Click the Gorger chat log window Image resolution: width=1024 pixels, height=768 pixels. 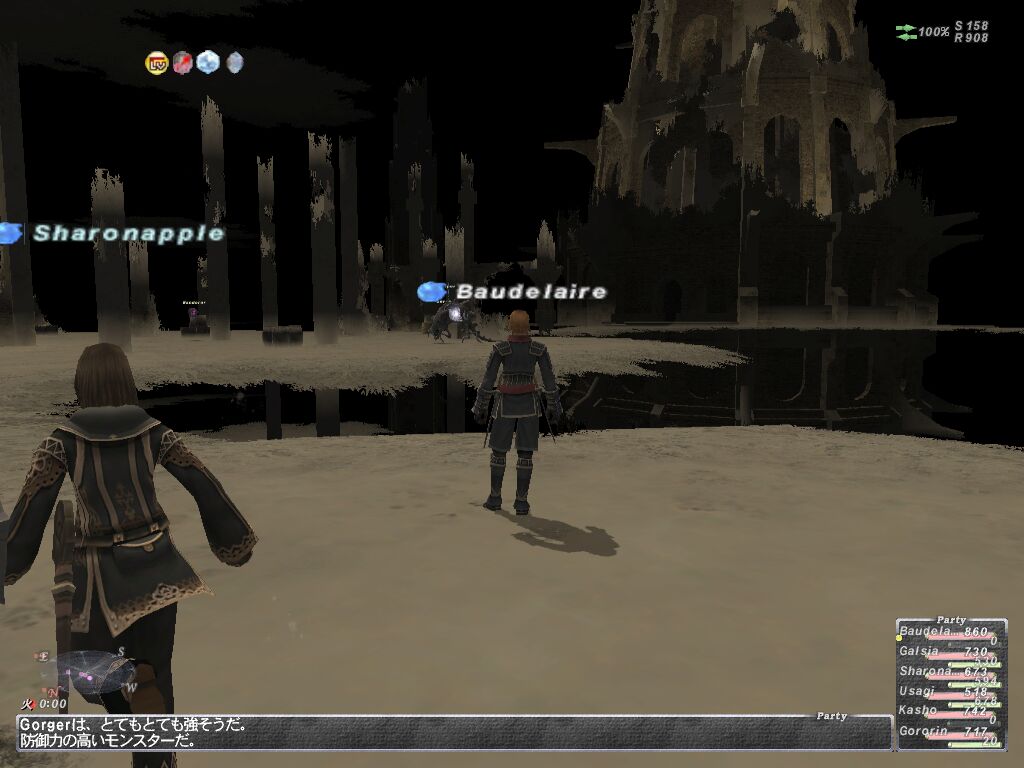(450, 733)
